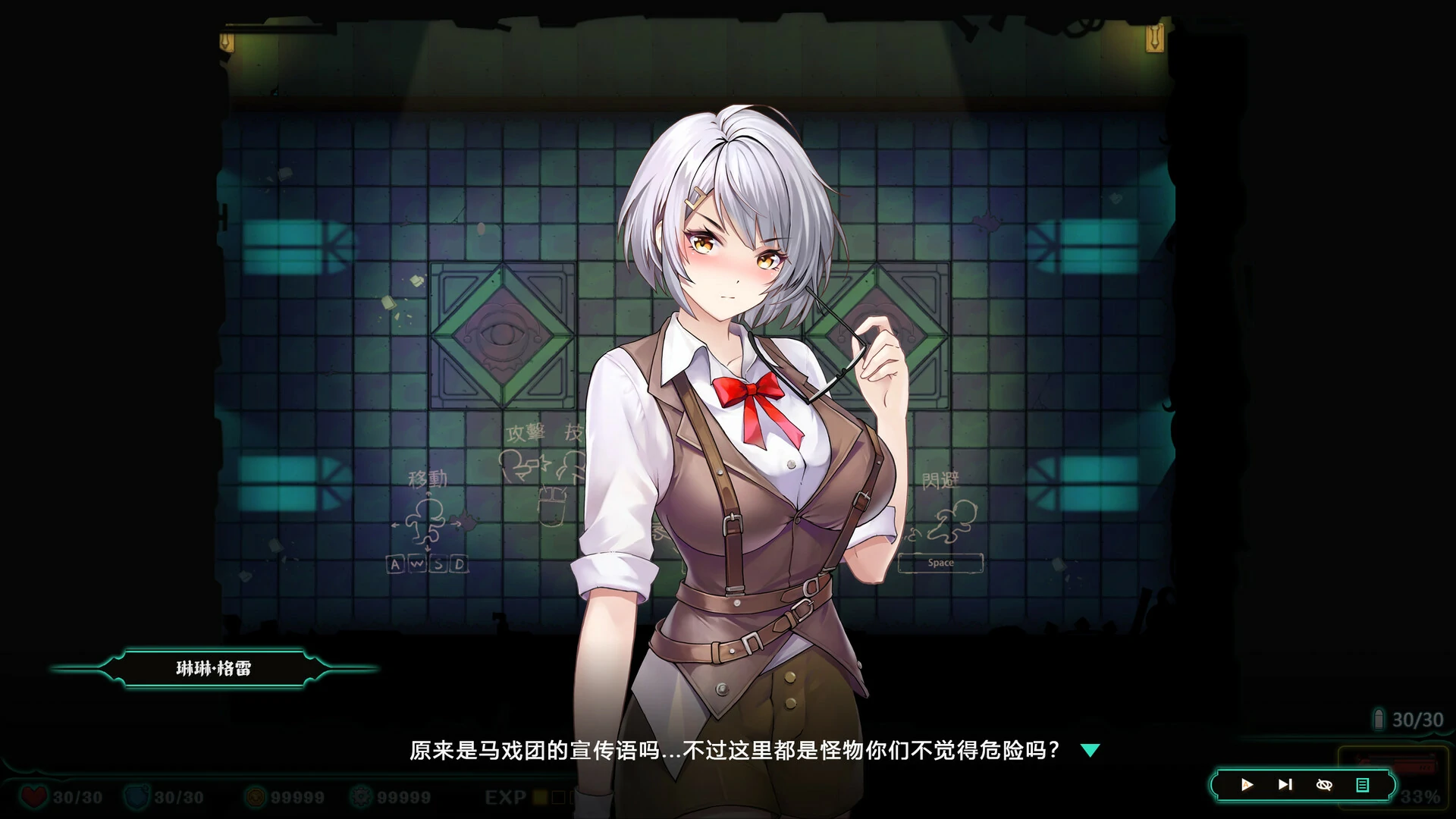The height and width of the screenshot is (819, 1456).
Task: Expand the dialogue control bar frame
Action: (1303, 785)
